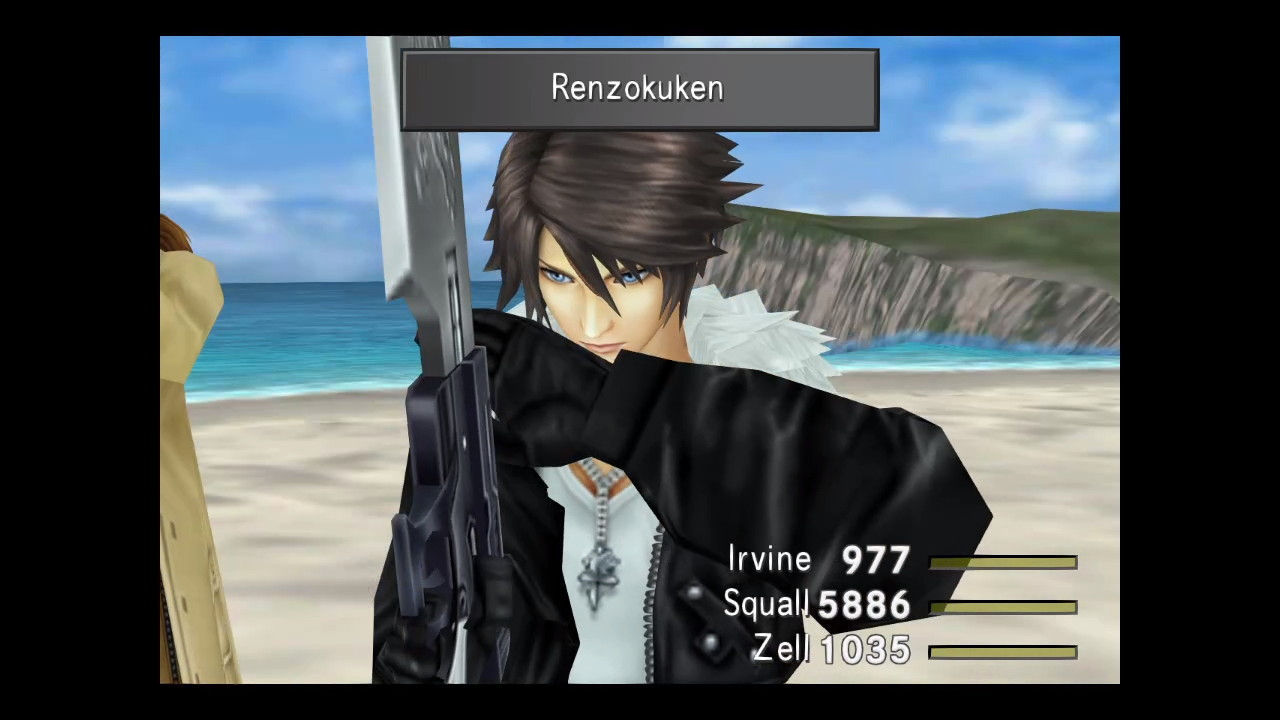
Task: Select Irvine in the party list
Action: (771, 559)
